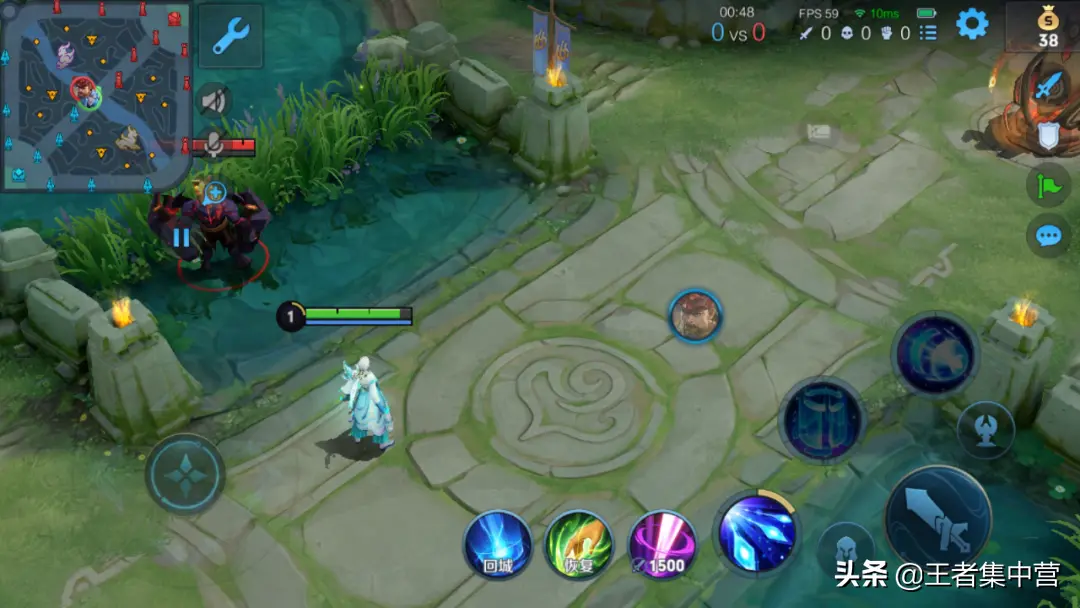The image size is (1080, 608).
Task: Activate the 回城 recall ability
Action: coord(497,545)
